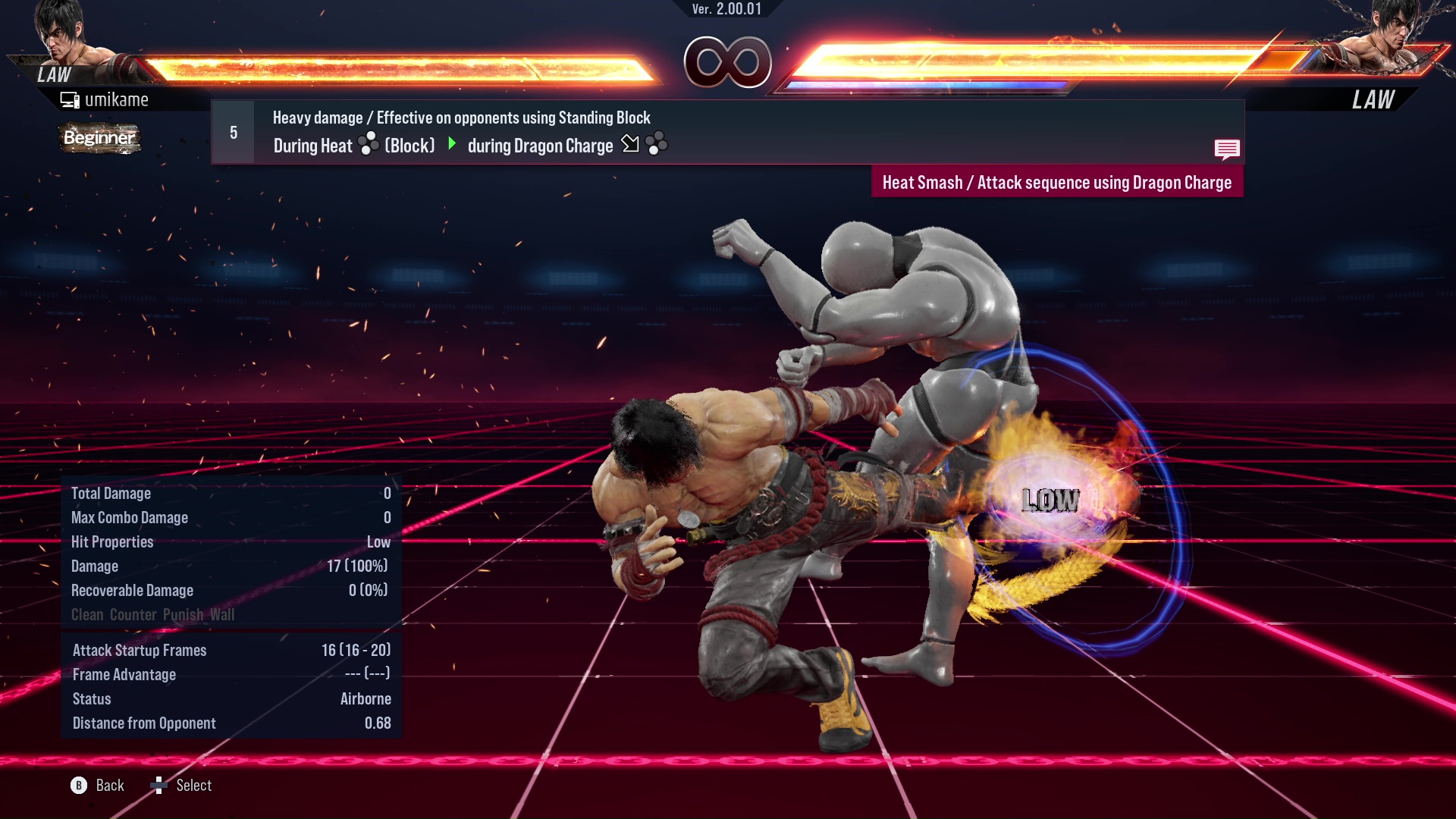Click the LOW hit indicator on screen
This screenshot has width=1456, height=819.
click(x=1050, y=499)
